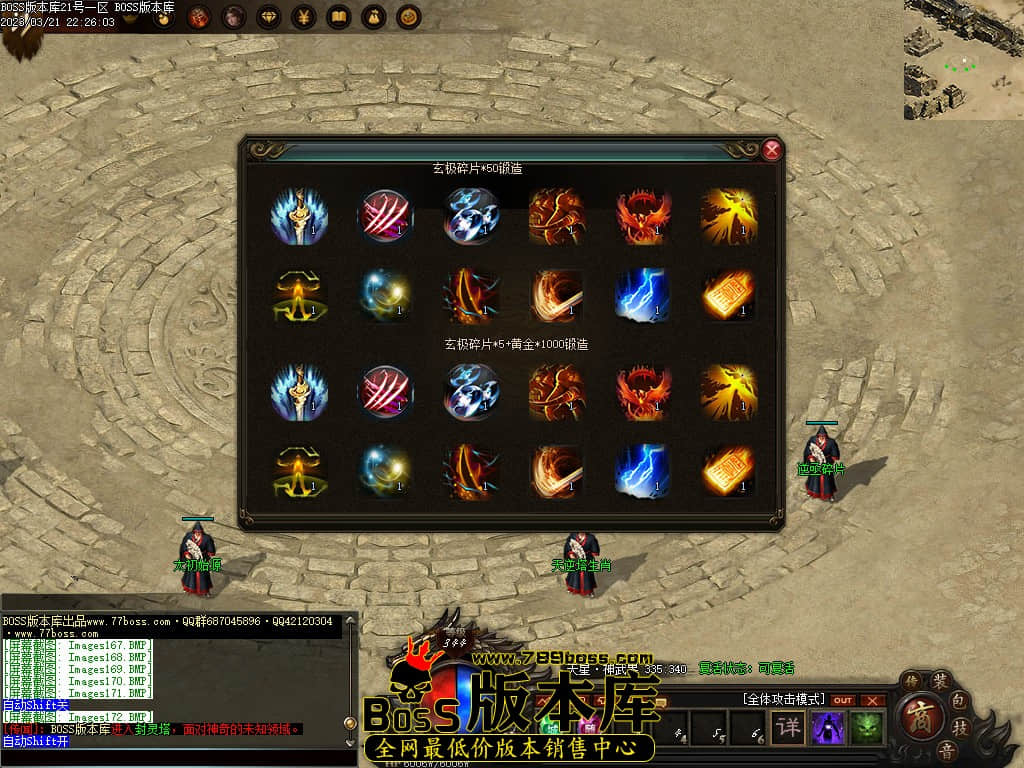The width and height of the screenshot is (1024, 768).
Task: Open the diamond icon in the top toolbar
Action: (269, 17)
